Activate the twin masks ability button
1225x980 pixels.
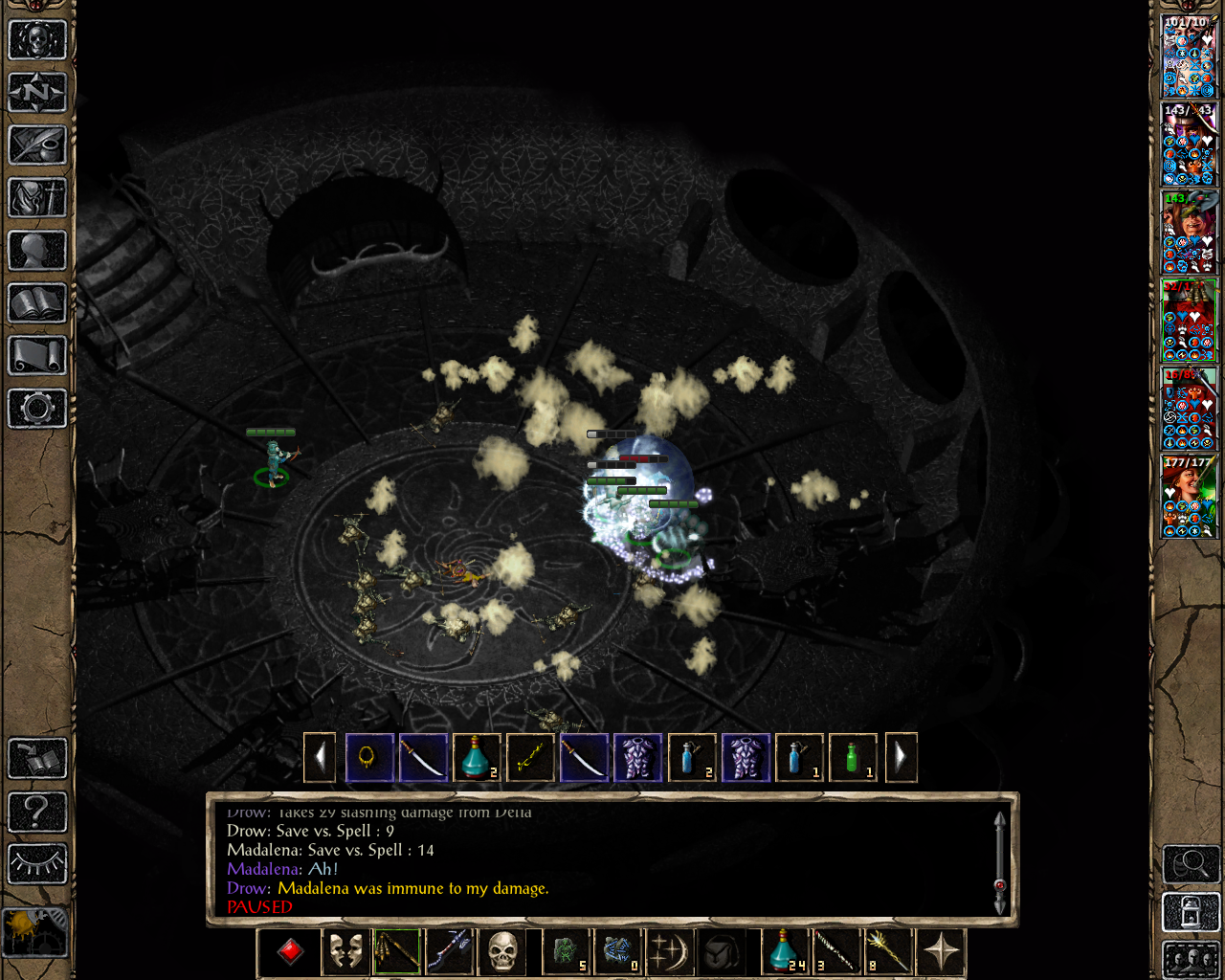[x=345, y=952]
